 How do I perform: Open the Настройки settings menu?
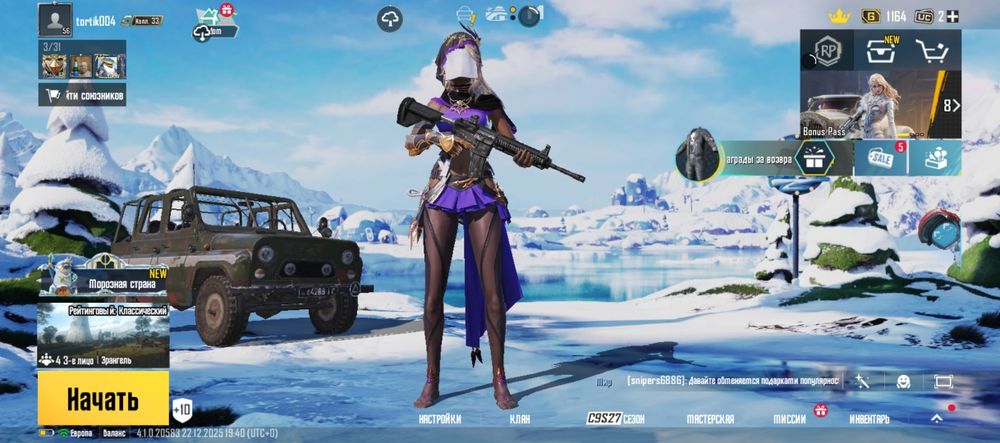440,419
